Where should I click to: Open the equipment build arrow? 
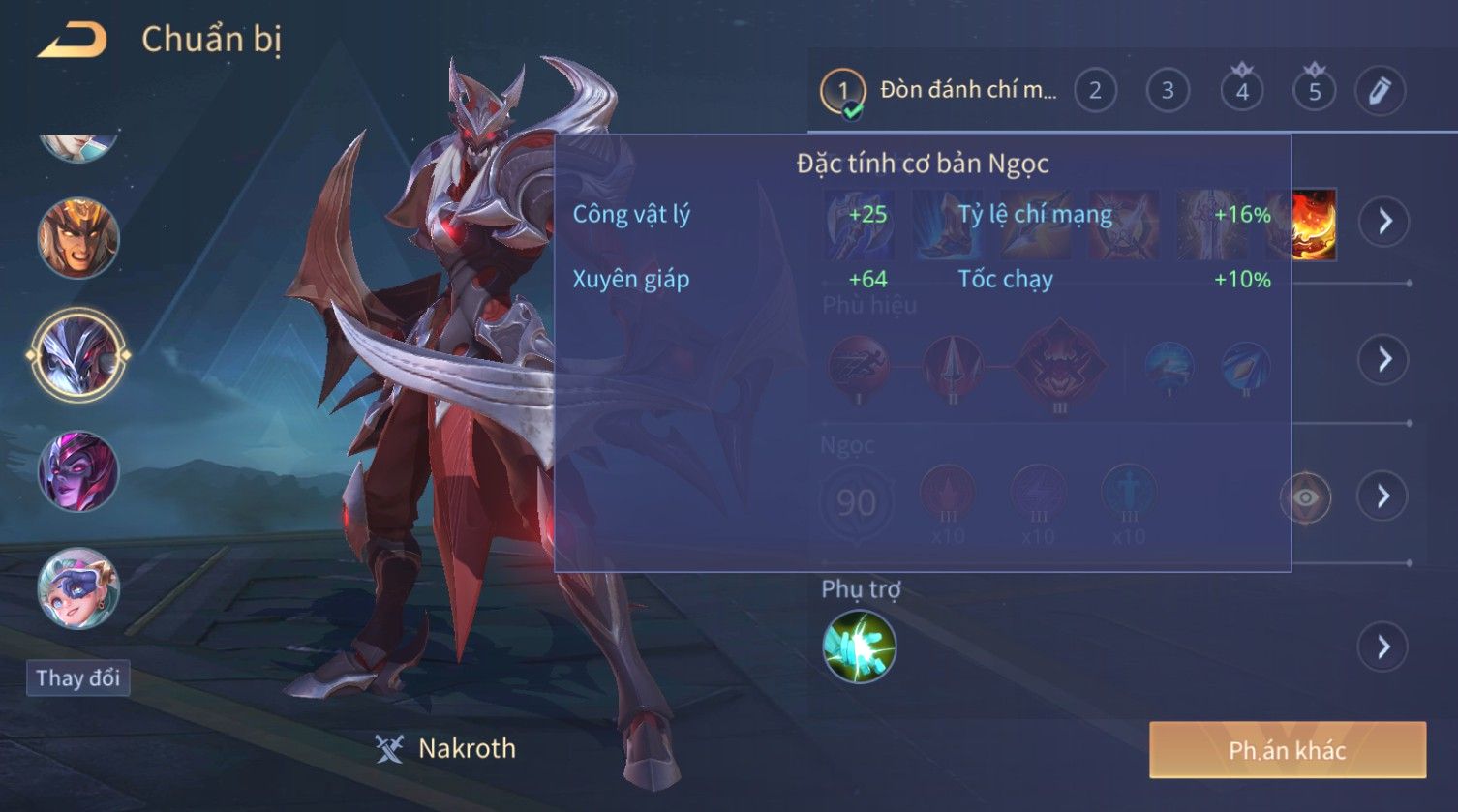click(1384, 222)
